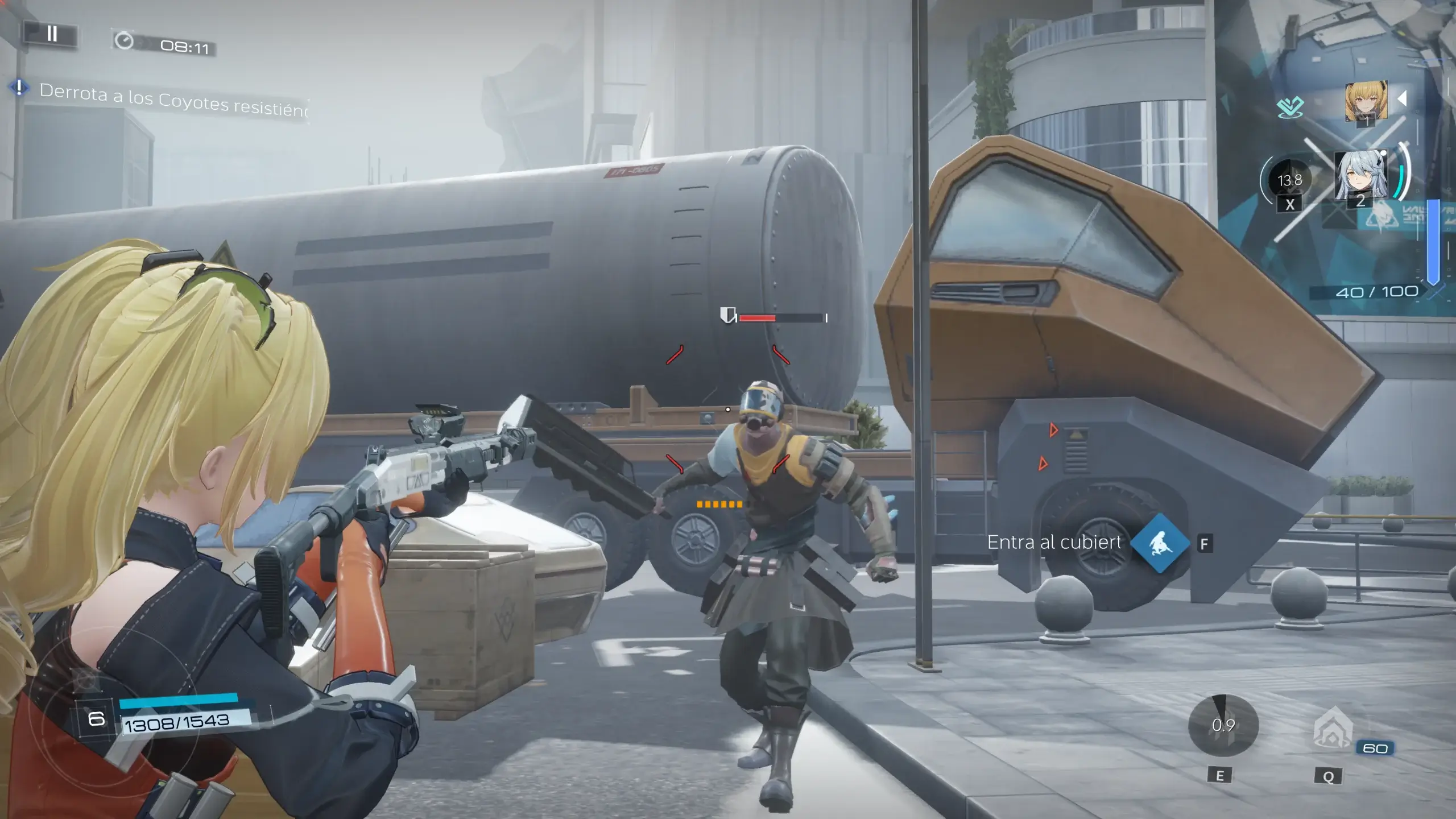Tap the teal chevron squad icon

coord(1289,106)
